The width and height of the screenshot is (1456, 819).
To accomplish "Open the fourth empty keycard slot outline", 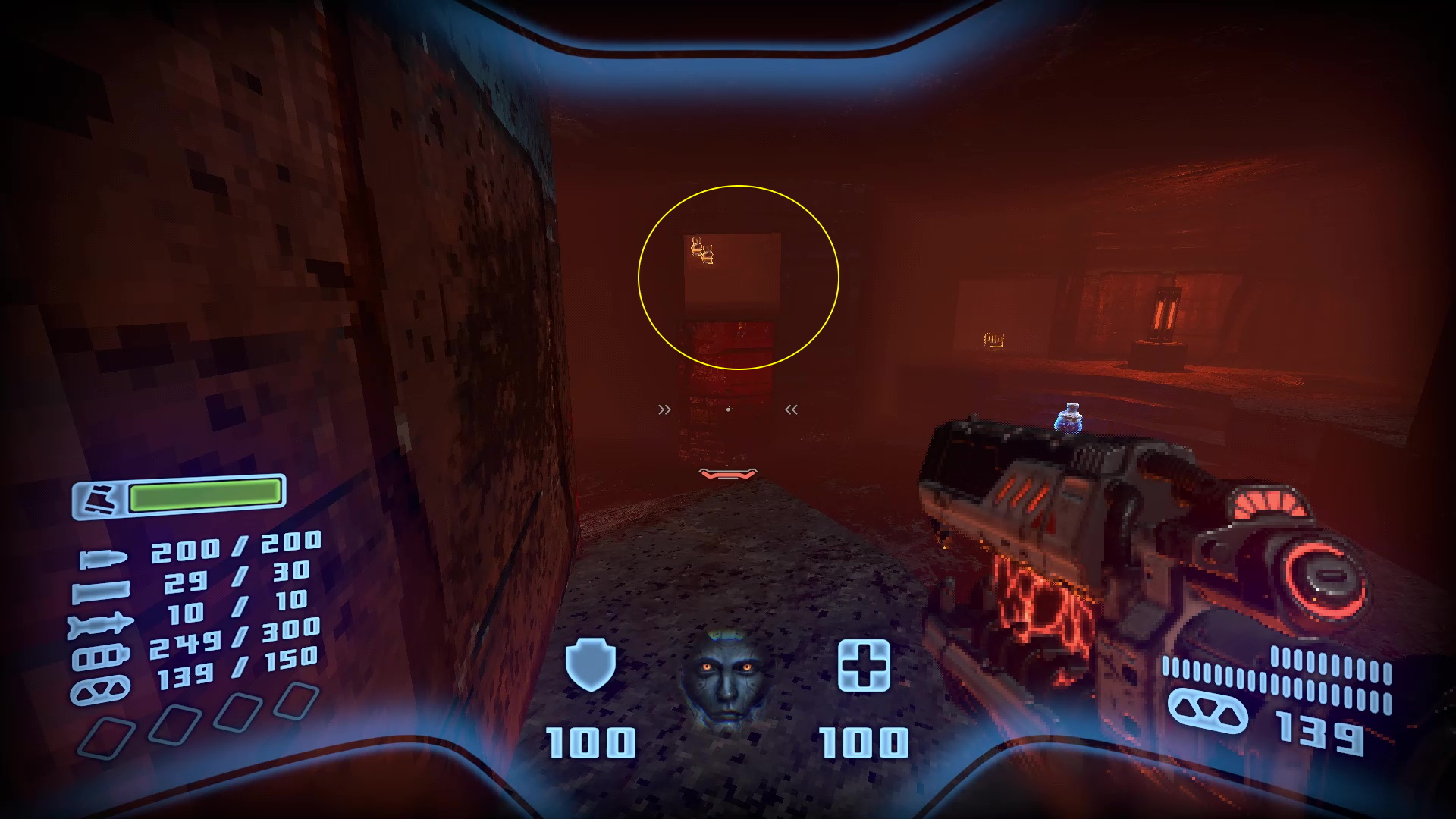I will [296, 698].
